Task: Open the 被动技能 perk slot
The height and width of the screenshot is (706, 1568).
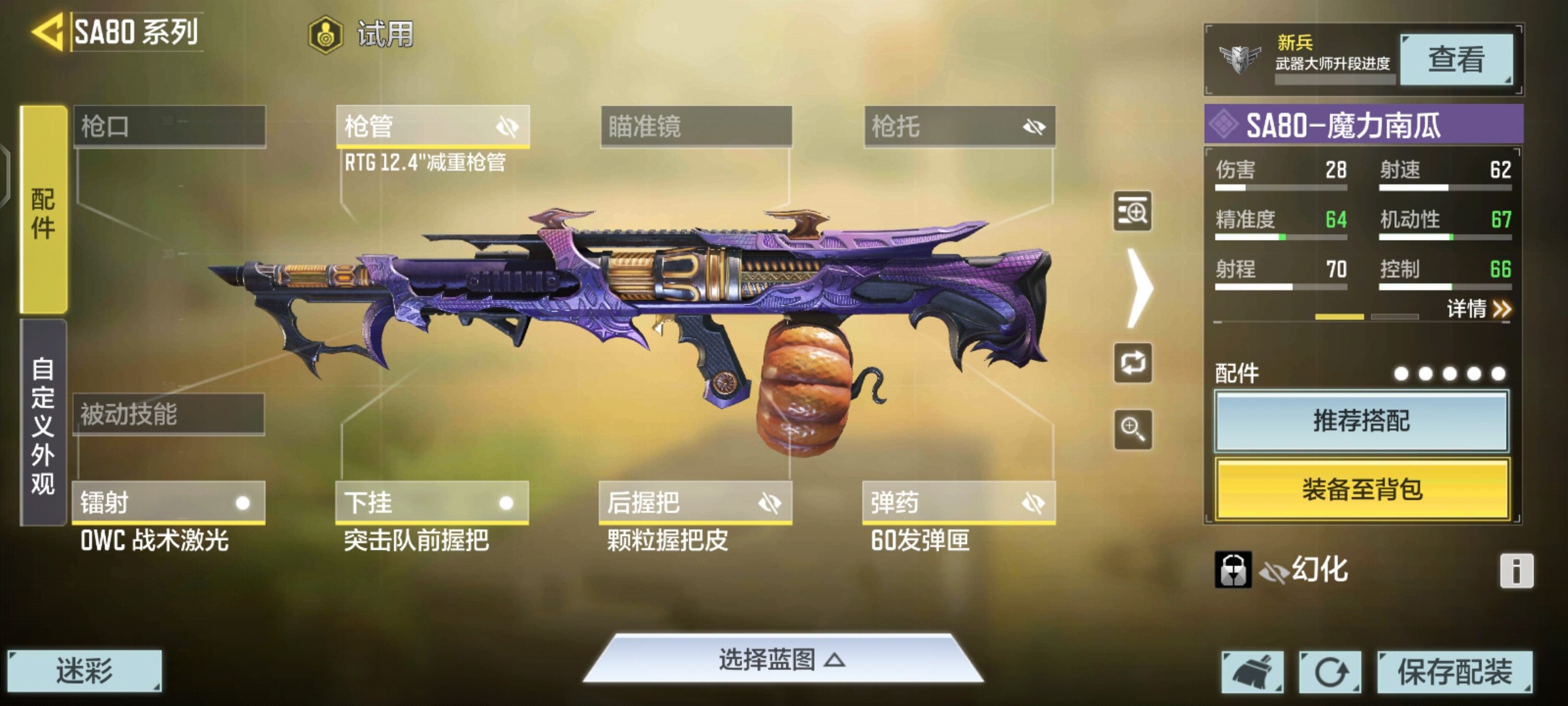Action: pyautogui.click(x=169, y=414)
